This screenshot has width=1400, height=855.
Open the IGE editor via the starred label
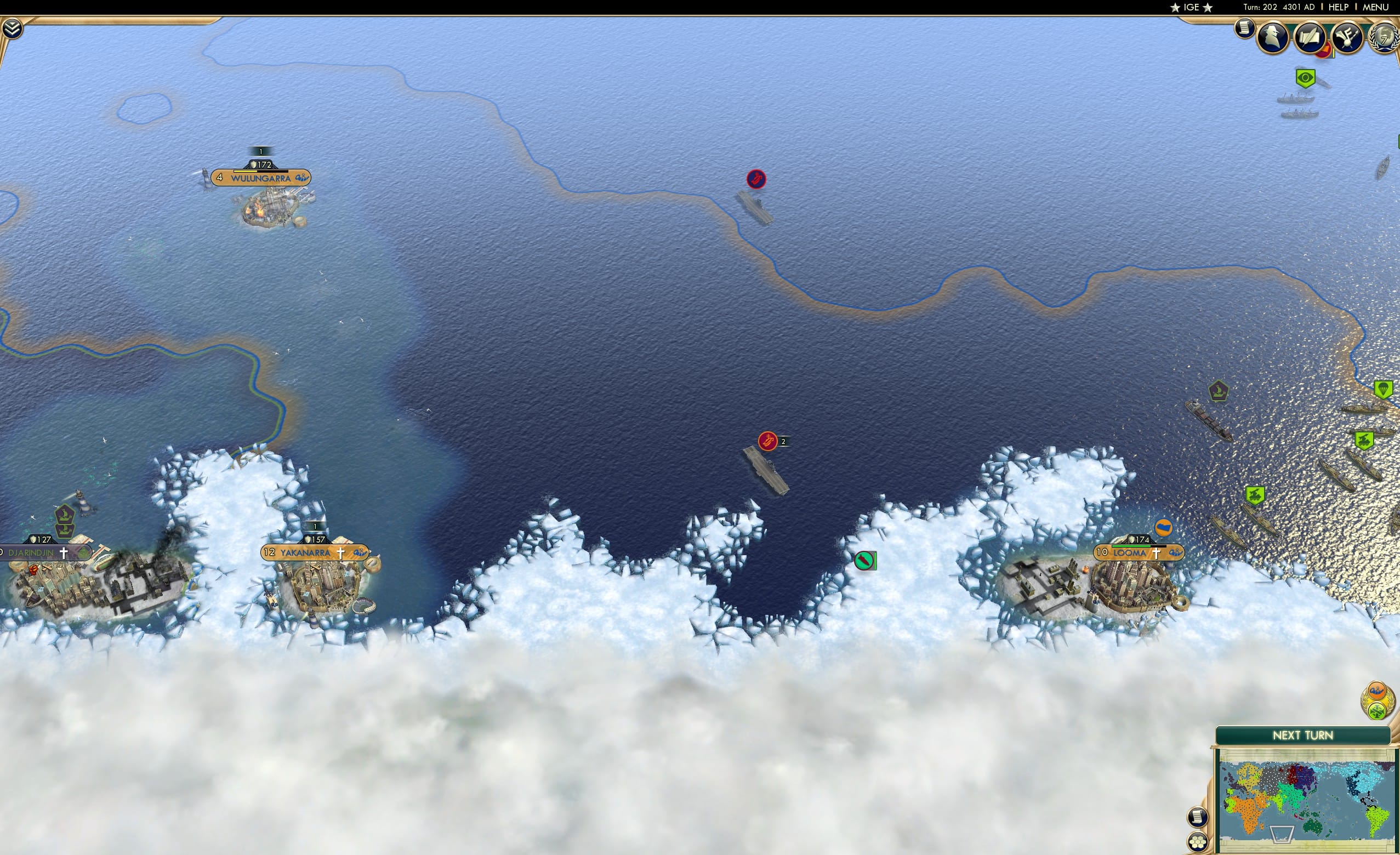coord(1192,7)
